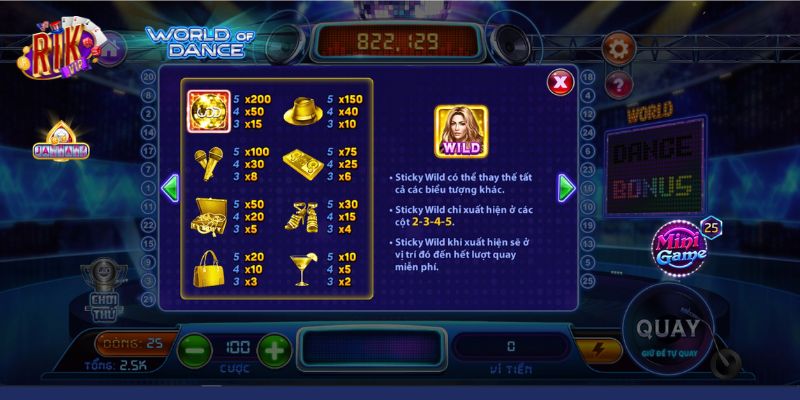Increase the bet with the plus button
The width and height of the screenshot is (800, 400).
[x=274, y=349]
